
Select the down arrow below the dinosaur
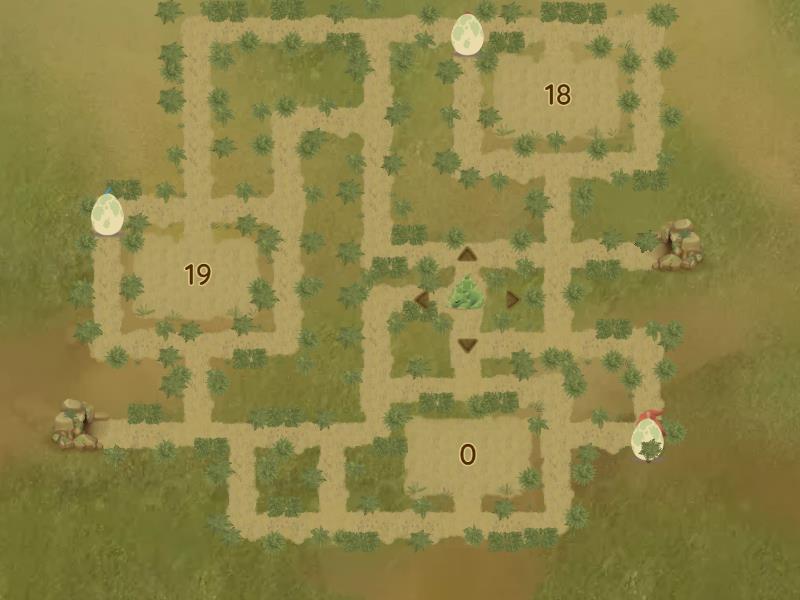pyautogui.click(x=466, y=345)
